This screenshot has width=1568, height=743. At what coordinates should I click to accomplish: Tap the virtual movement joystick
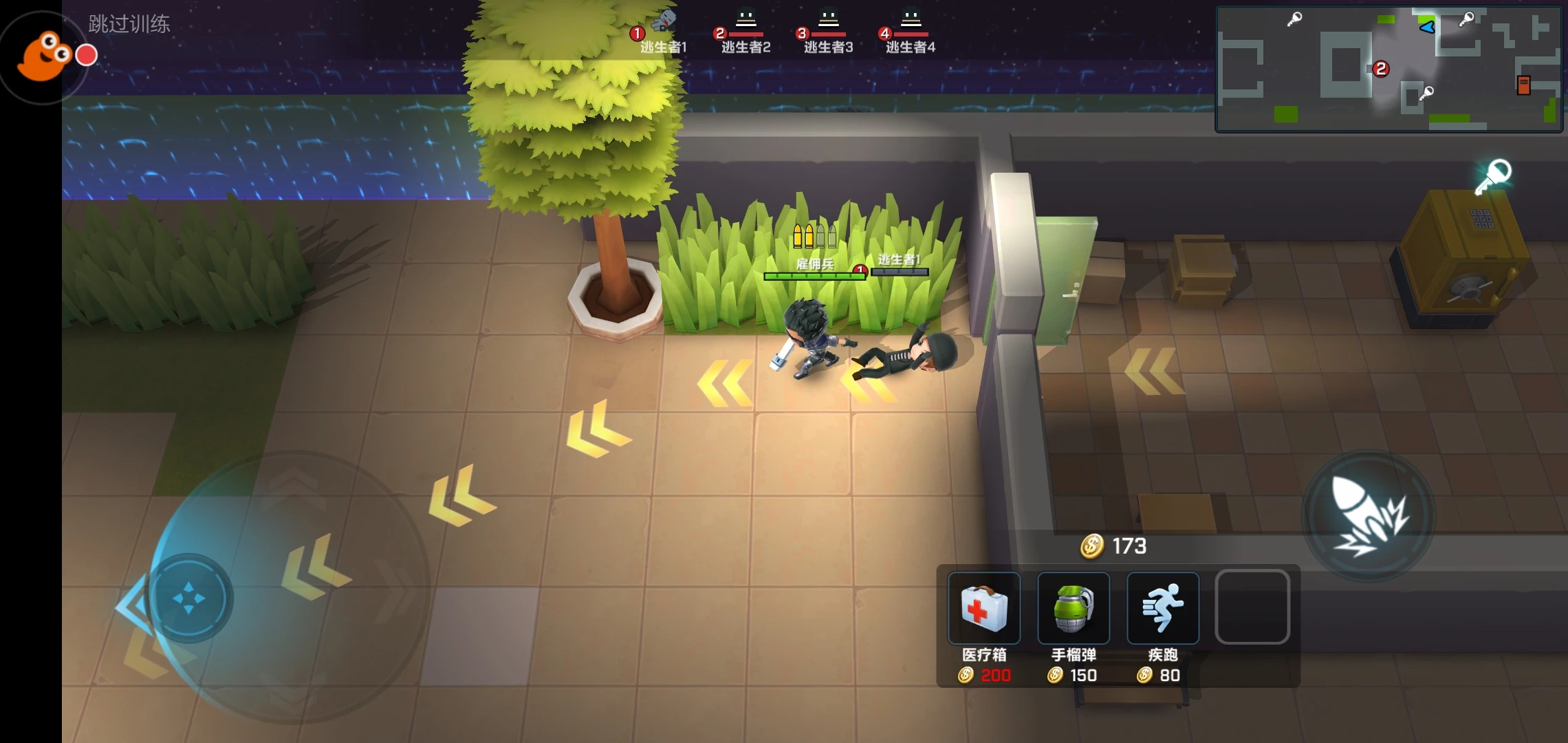coord(189,598)
